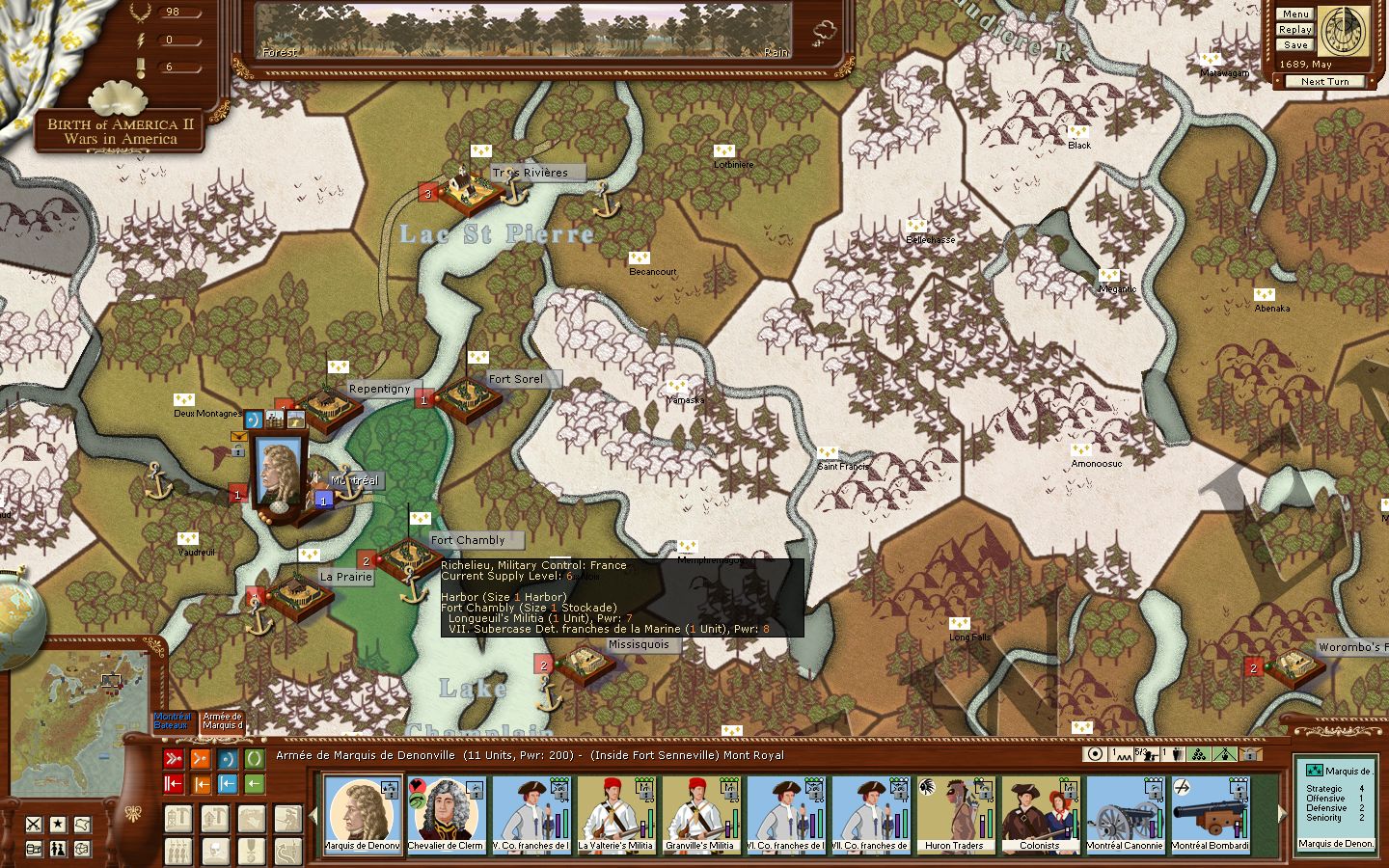The image size is (1389, 868).
Task: Select the Montréal Canonniers artillery card
Action: coord(1125,815)
